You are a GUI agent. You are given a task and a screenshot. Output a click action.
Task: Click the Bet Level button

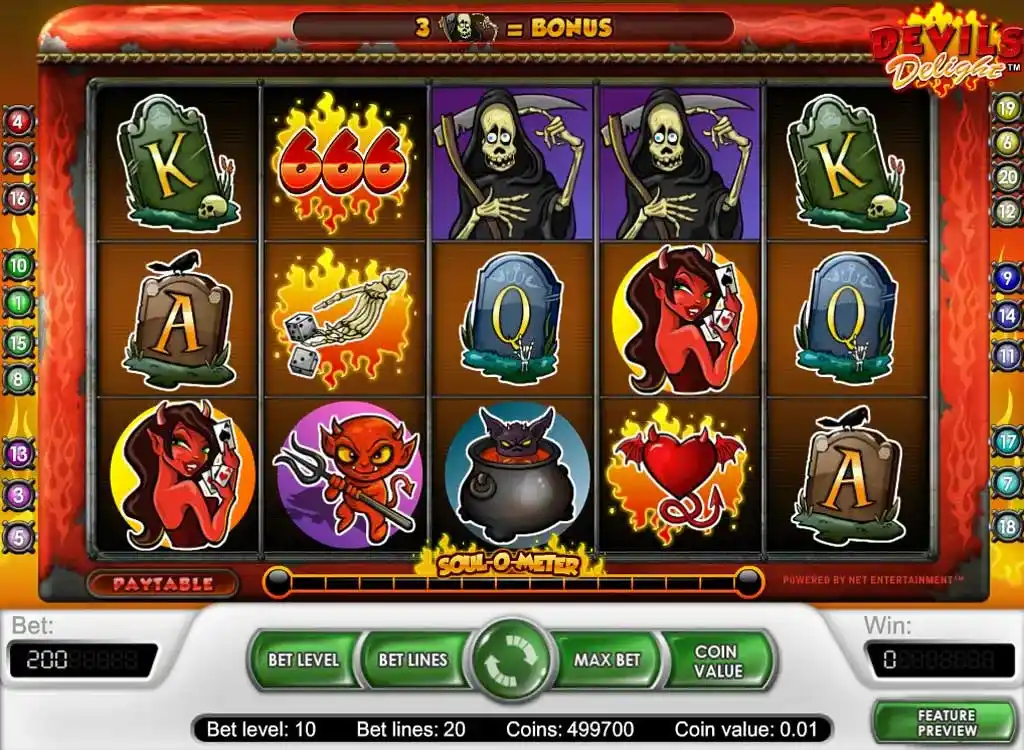pos(303,660)
